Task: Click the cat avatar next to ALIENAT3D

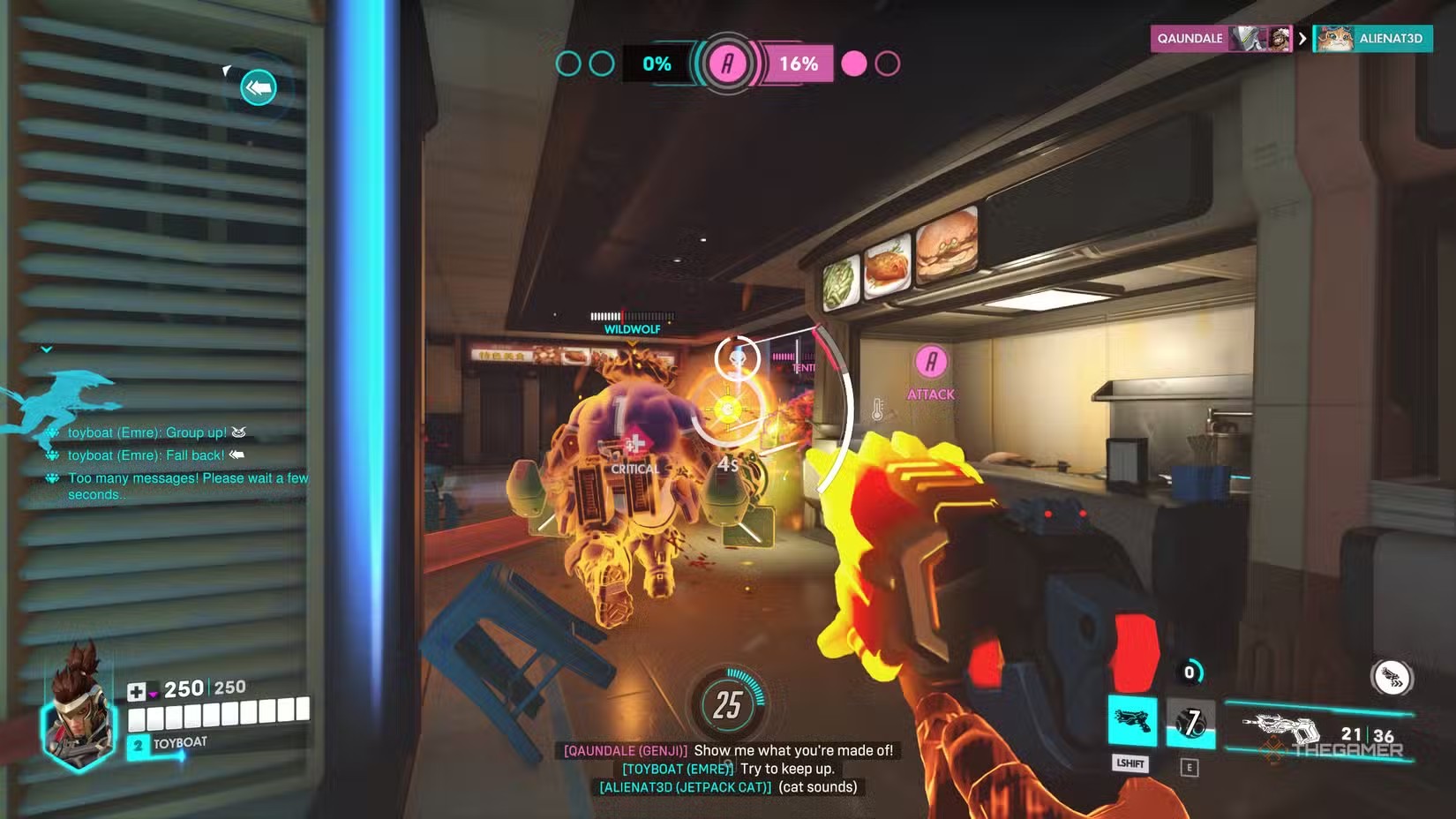Action: [x=1335, y=39]
